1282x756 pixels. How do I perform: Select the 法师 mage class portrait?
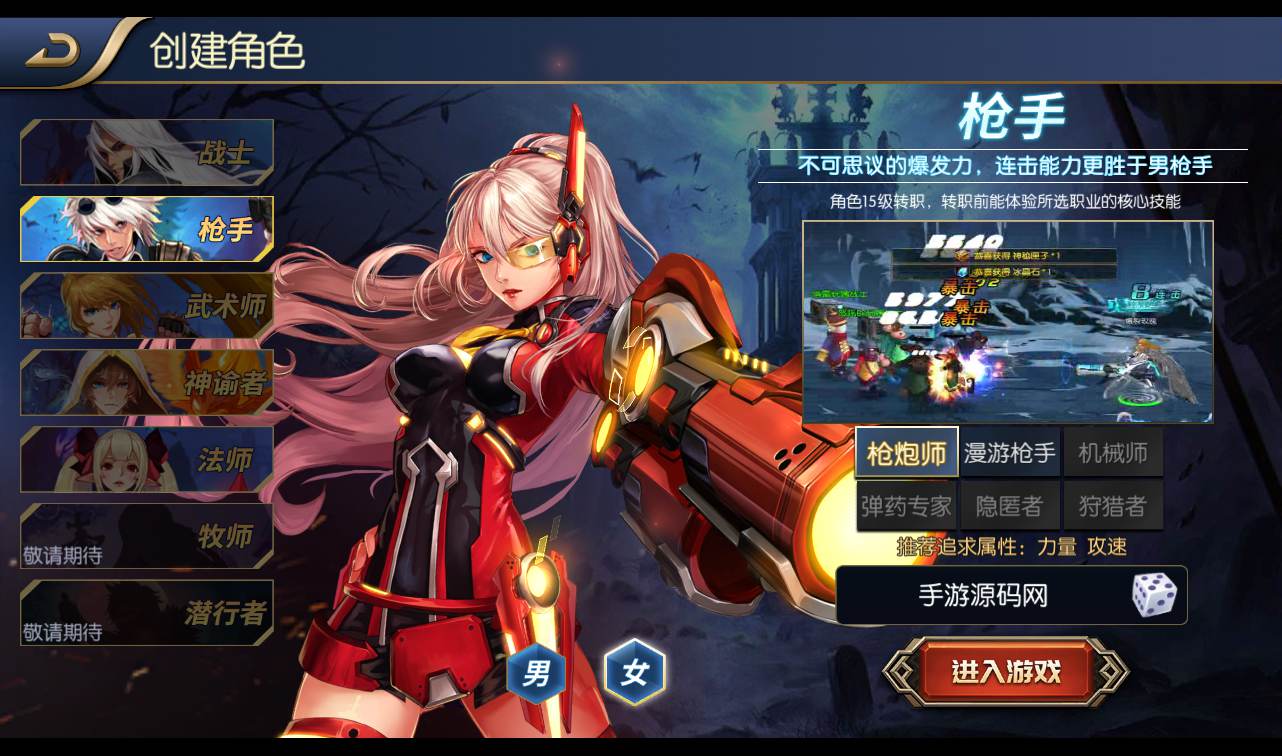coord(146,460)
